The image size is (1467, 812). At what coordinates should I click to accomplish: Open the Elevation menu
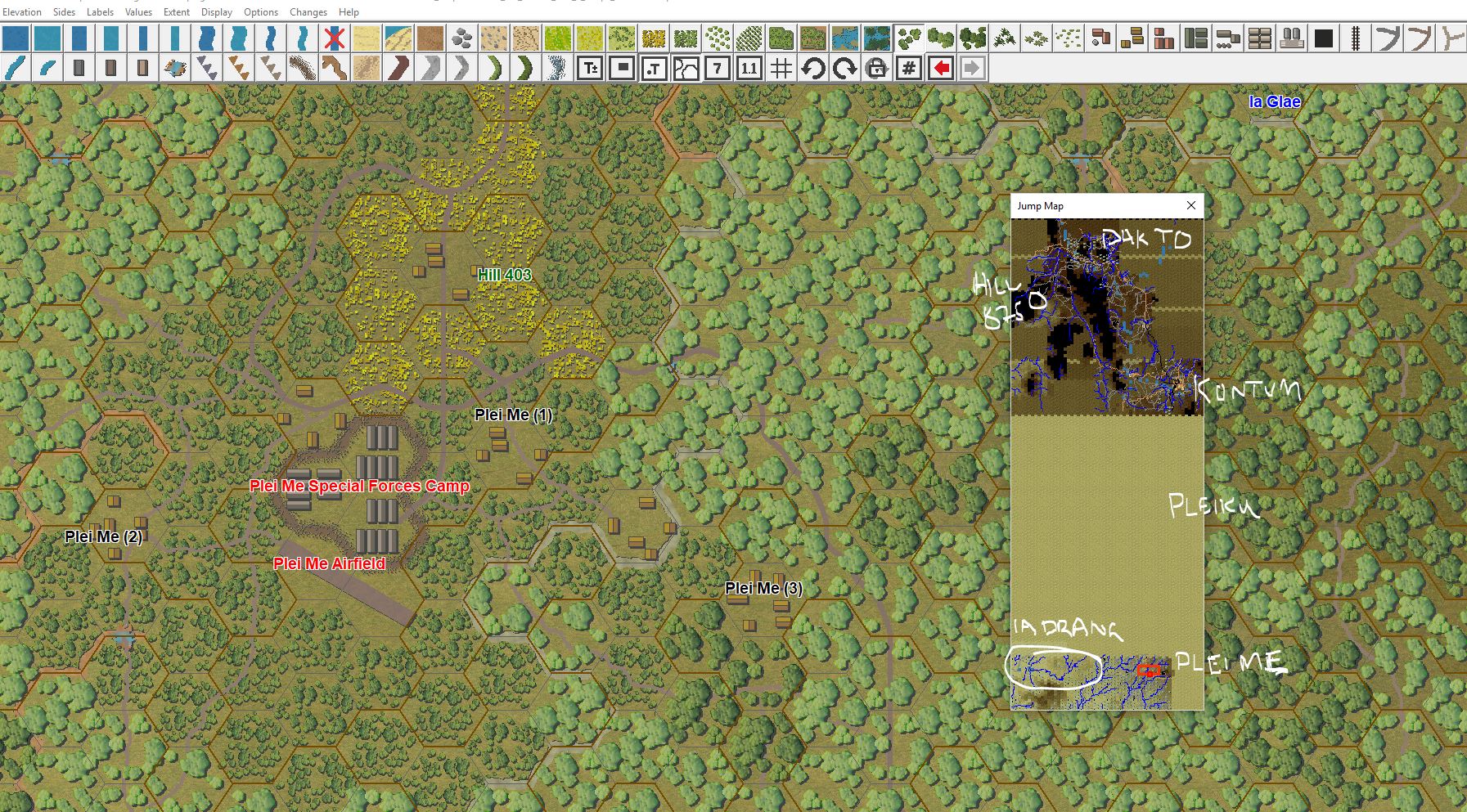point(23,11)
